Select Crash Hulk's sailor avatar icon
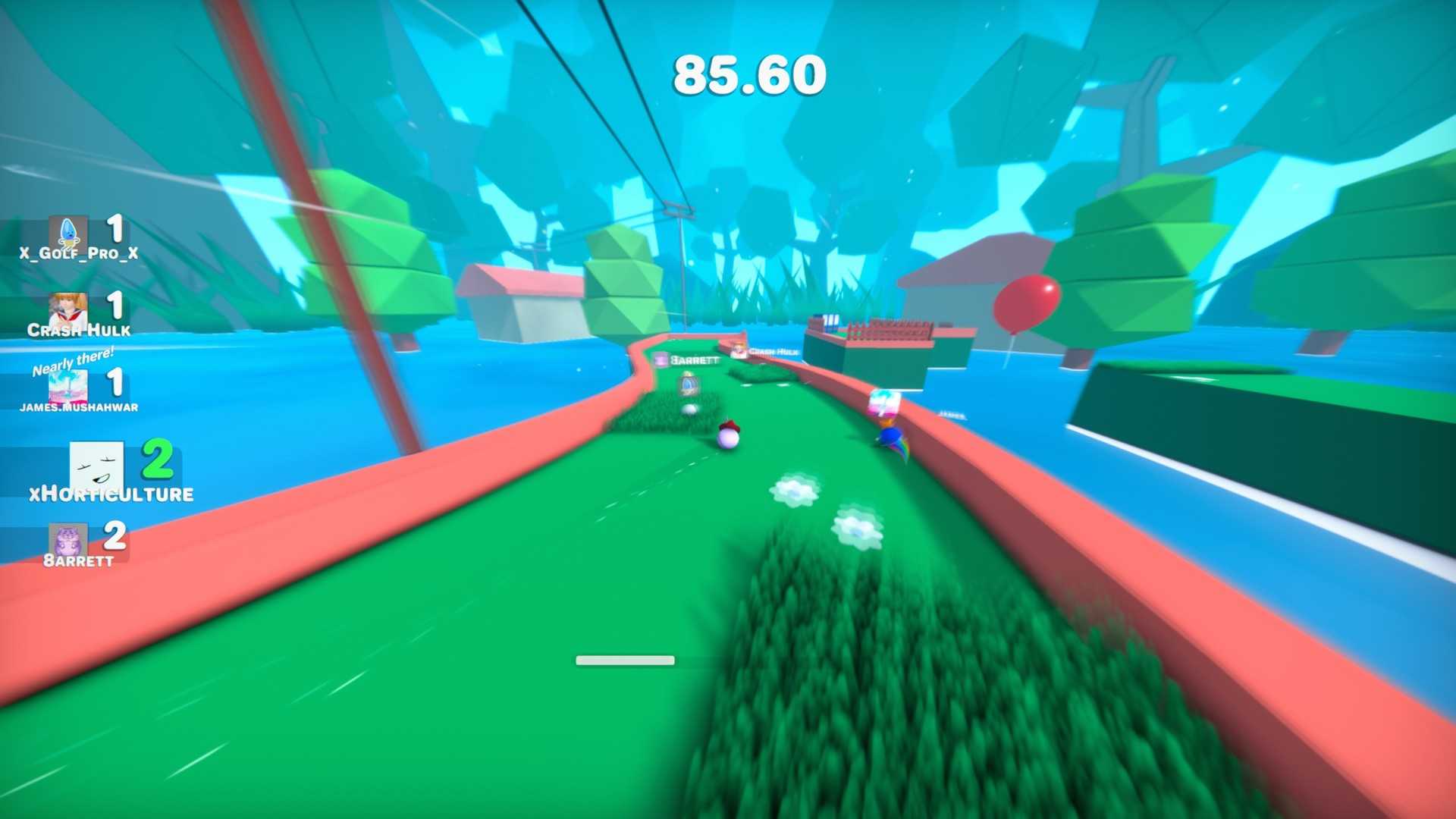The width and height of the screenshot is (1456, 819). (69, 306)
